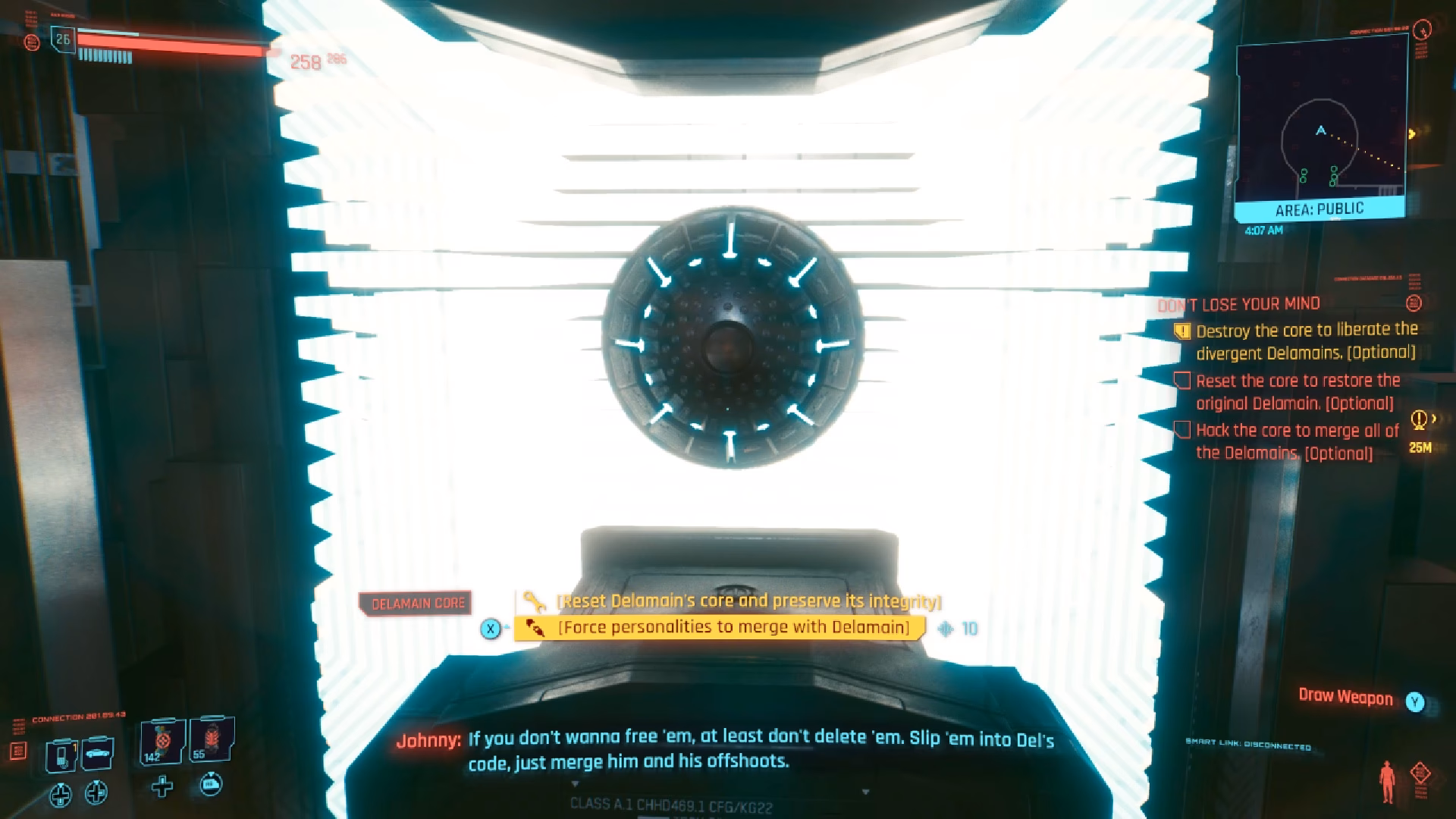Select the wrench icon beside the Reset core option
The image size is (1456, 819).
point(535,601)
